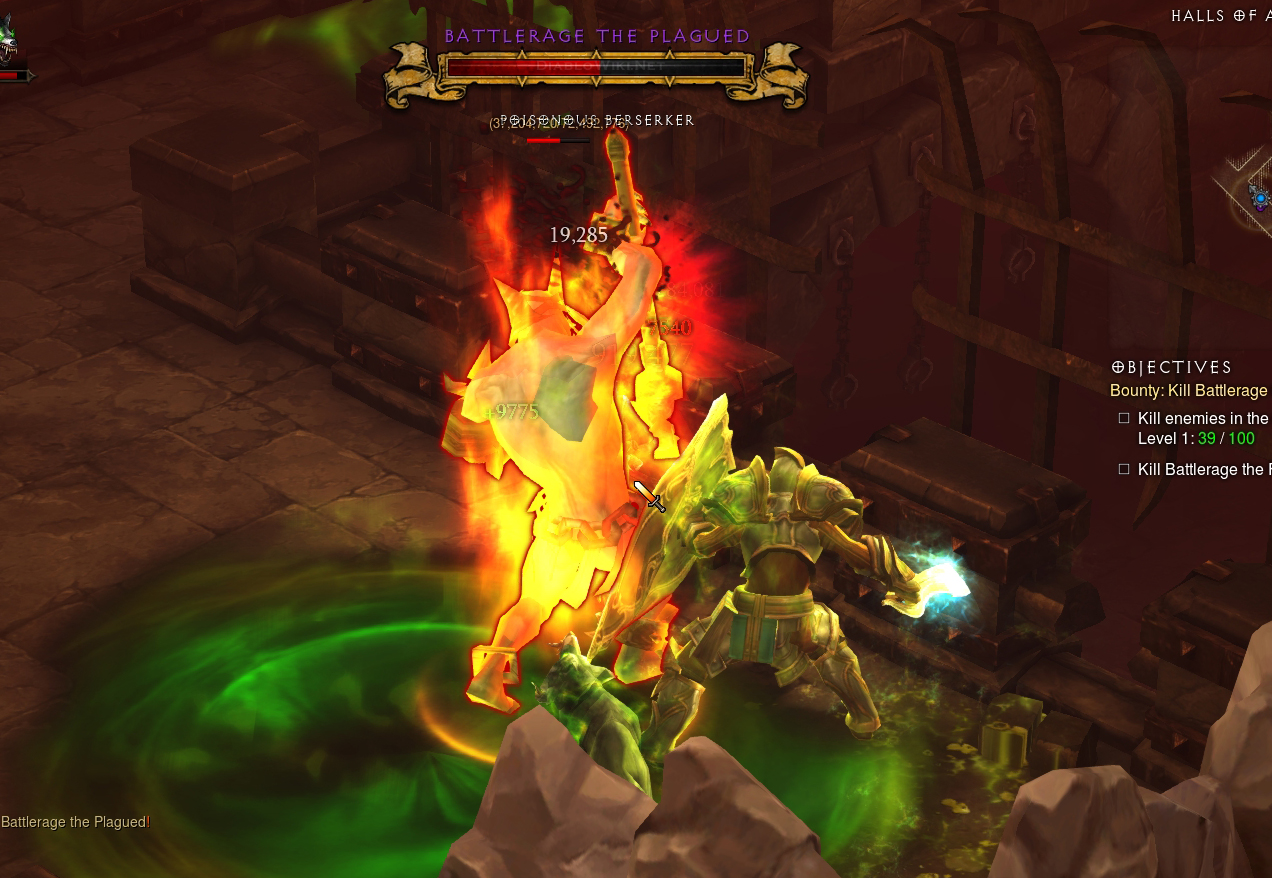Viewport: 1272px width, 878px height.
Task: Click the Battlerage the Plagued chat message
Action: (75, 822)
